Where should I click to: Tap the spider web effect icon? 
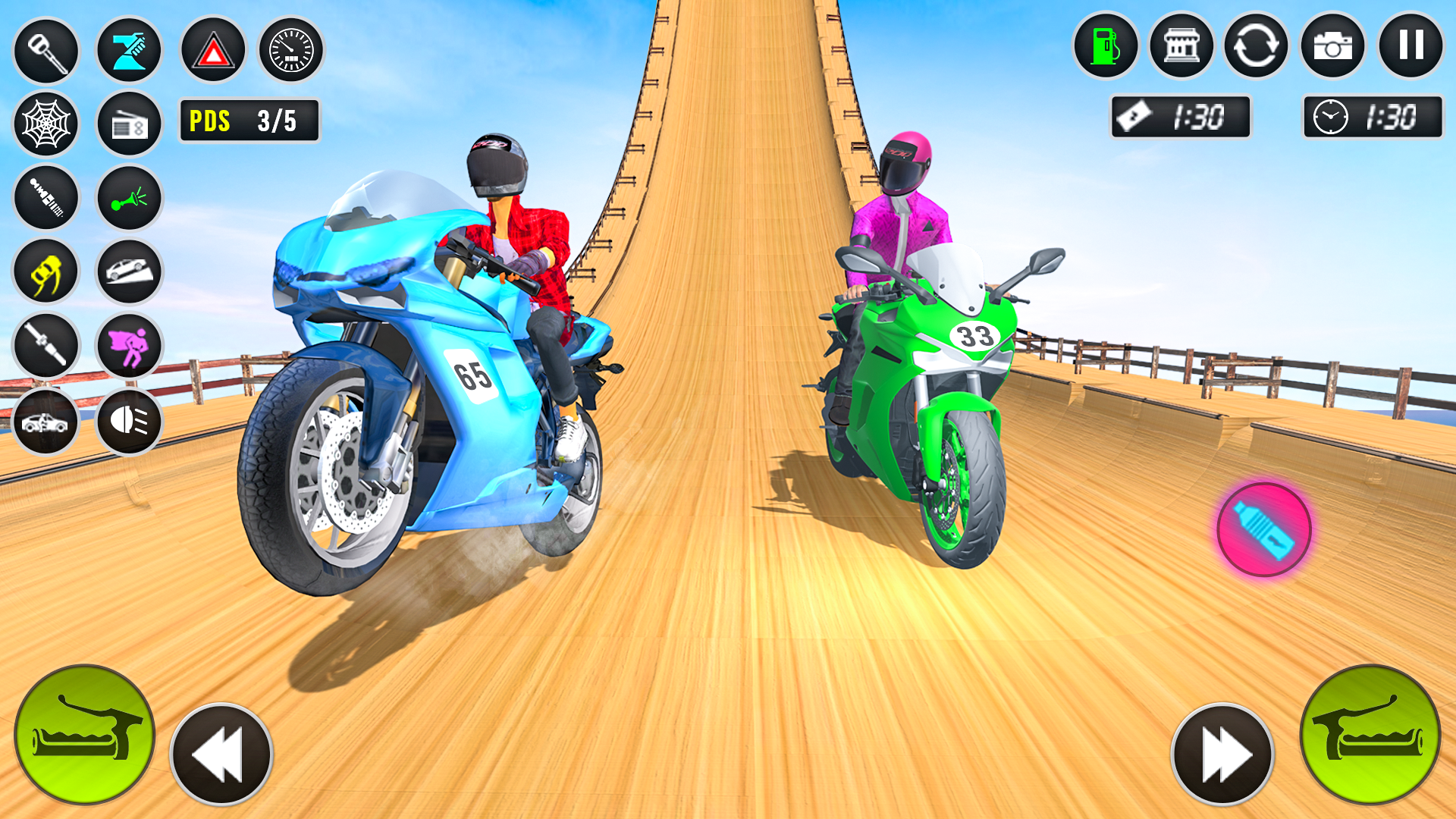click(45, 124)
